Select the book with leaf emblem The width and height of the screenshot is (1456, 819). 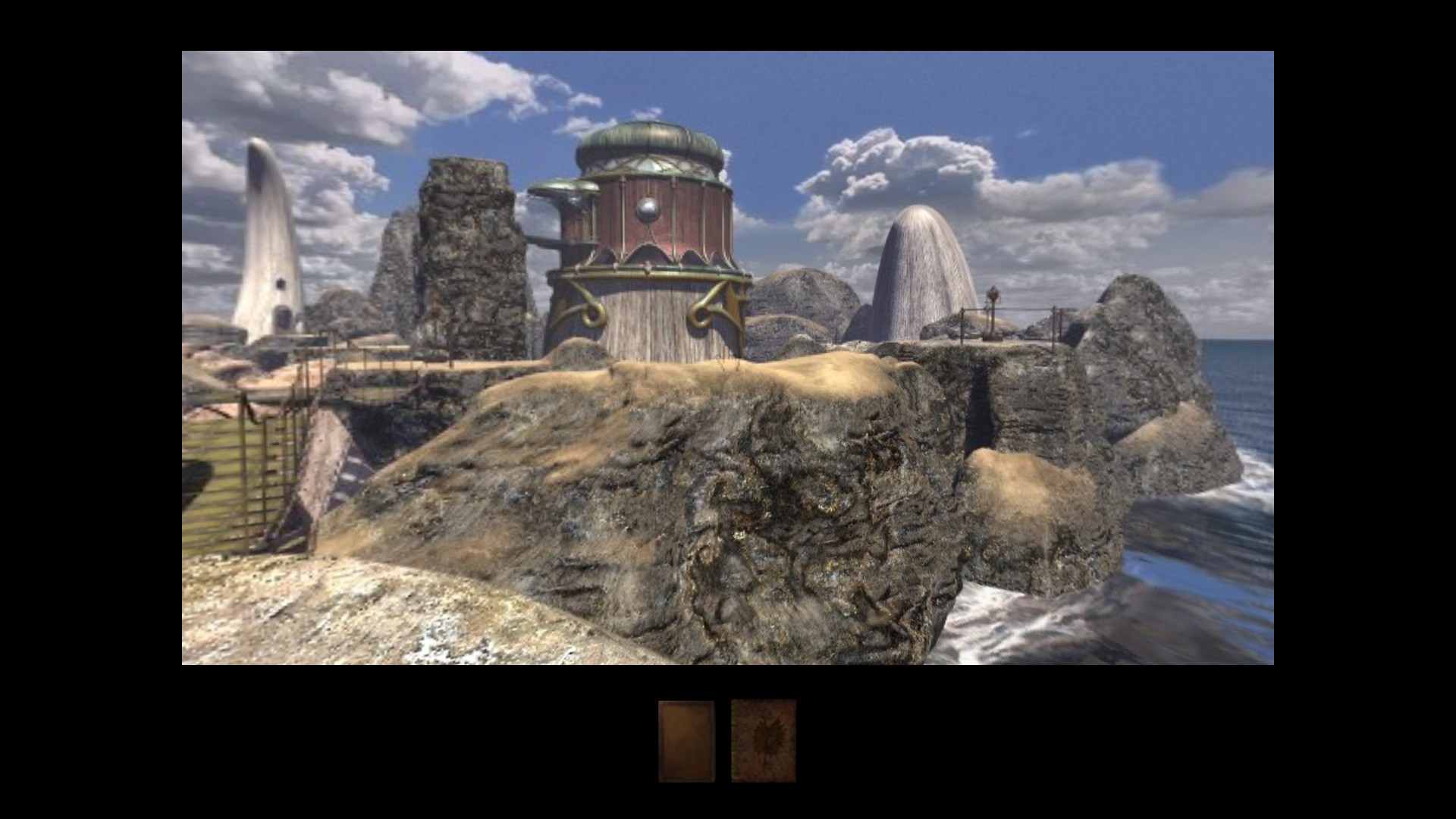[763, 741]
